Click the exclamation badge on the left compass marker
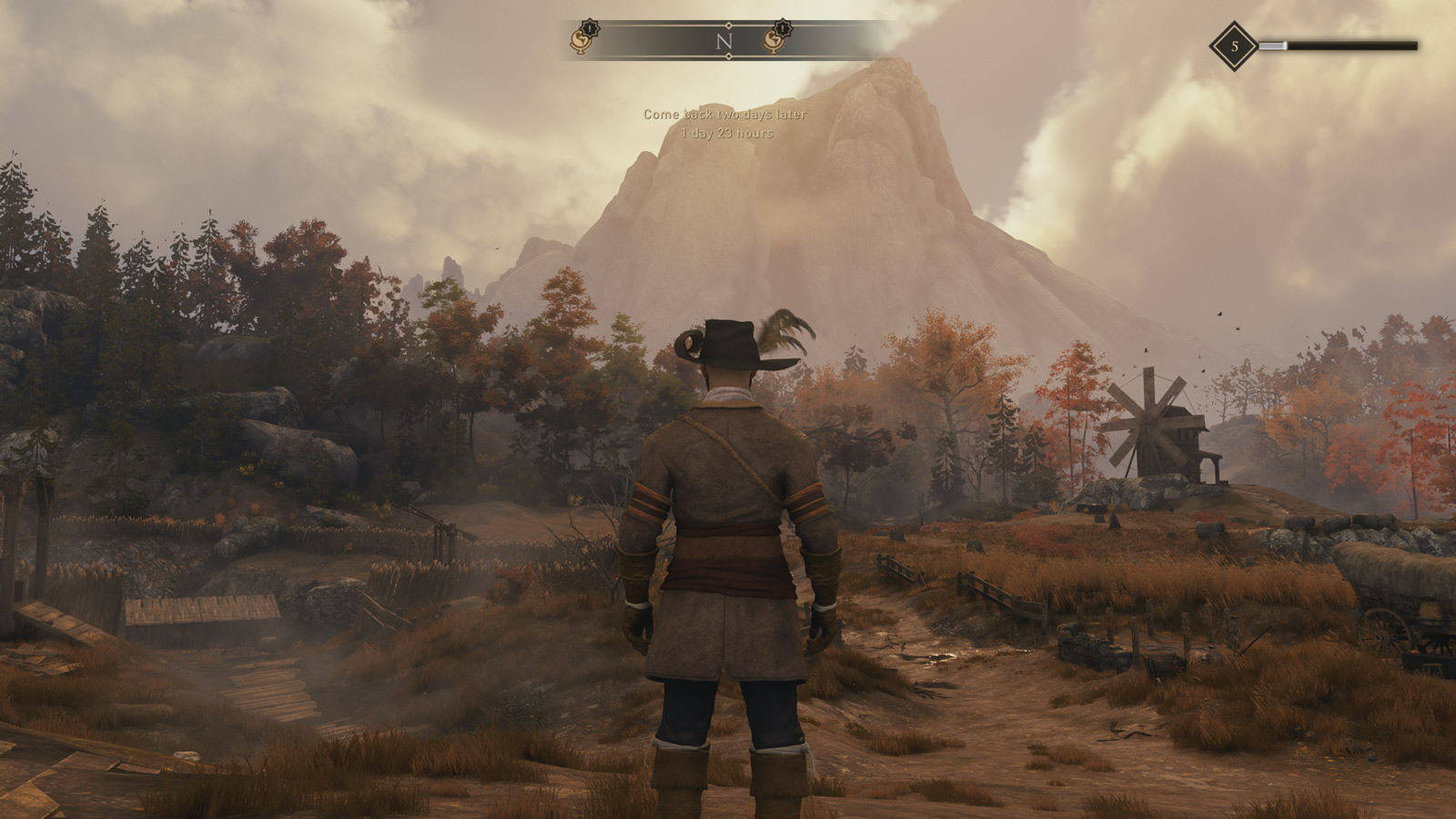The width and height of the screenshot is (1456, 819). [x=590, y=28]
